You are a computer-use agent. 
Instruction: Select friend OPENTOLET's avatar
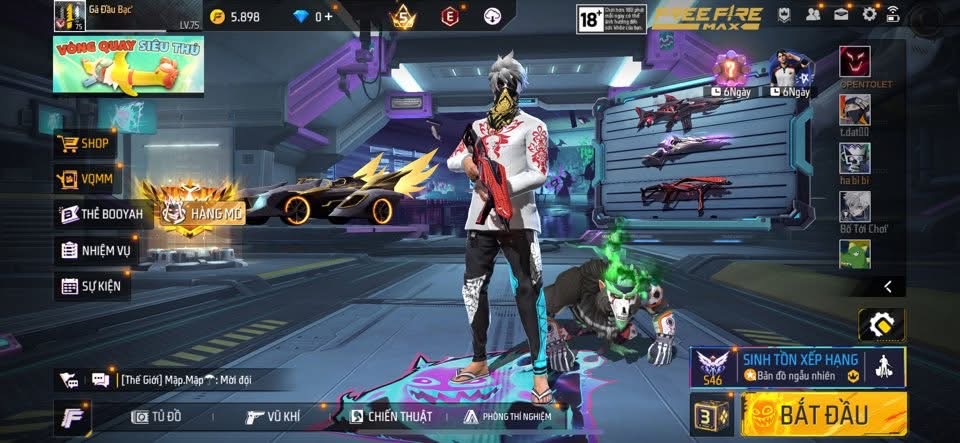[854, 62]
